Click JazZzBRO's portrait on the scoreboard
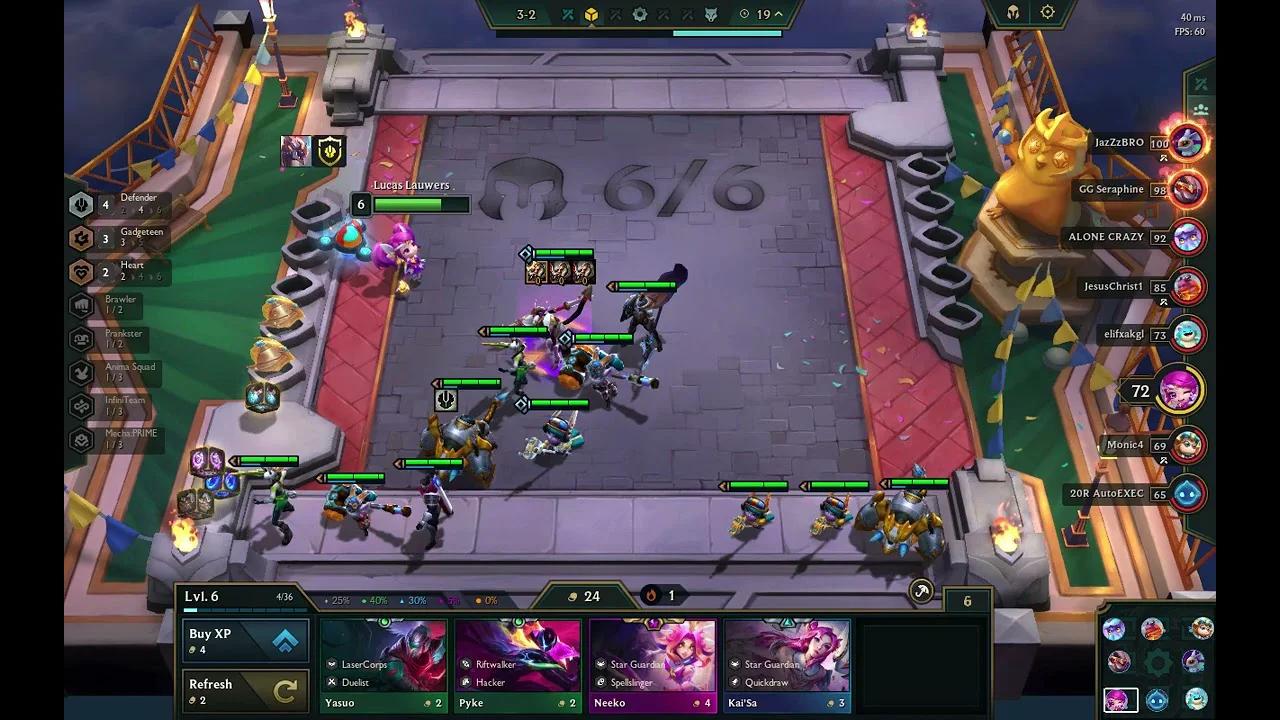The width and height of the screenshot is (1280, 720). [x=1186, y=142]
